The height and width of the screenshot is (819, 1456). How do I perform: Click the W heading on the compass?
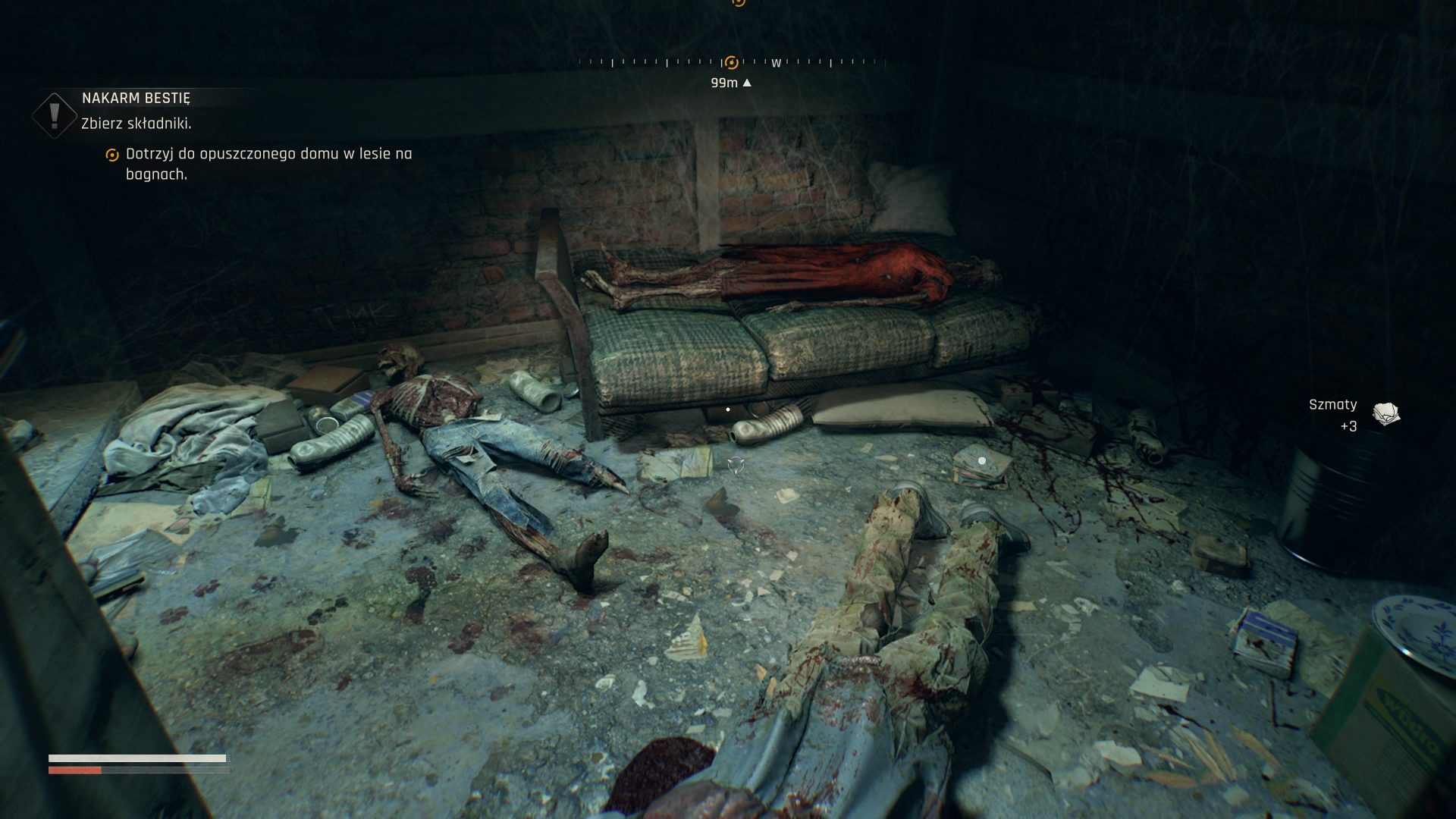(776, 64)
